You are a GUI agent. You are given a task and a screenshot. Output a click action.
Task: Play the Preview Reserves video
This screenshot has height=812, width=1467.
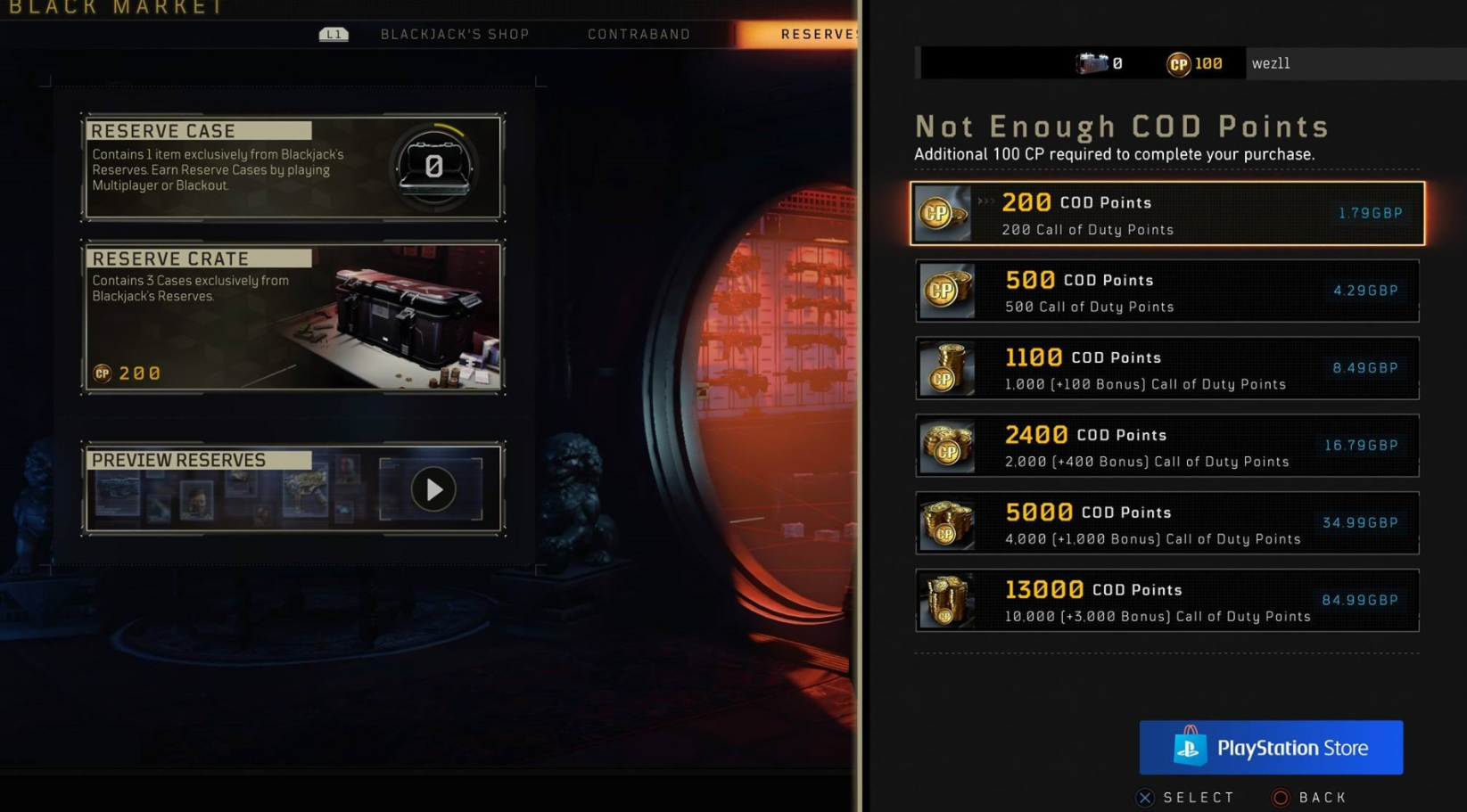[433, 489]
